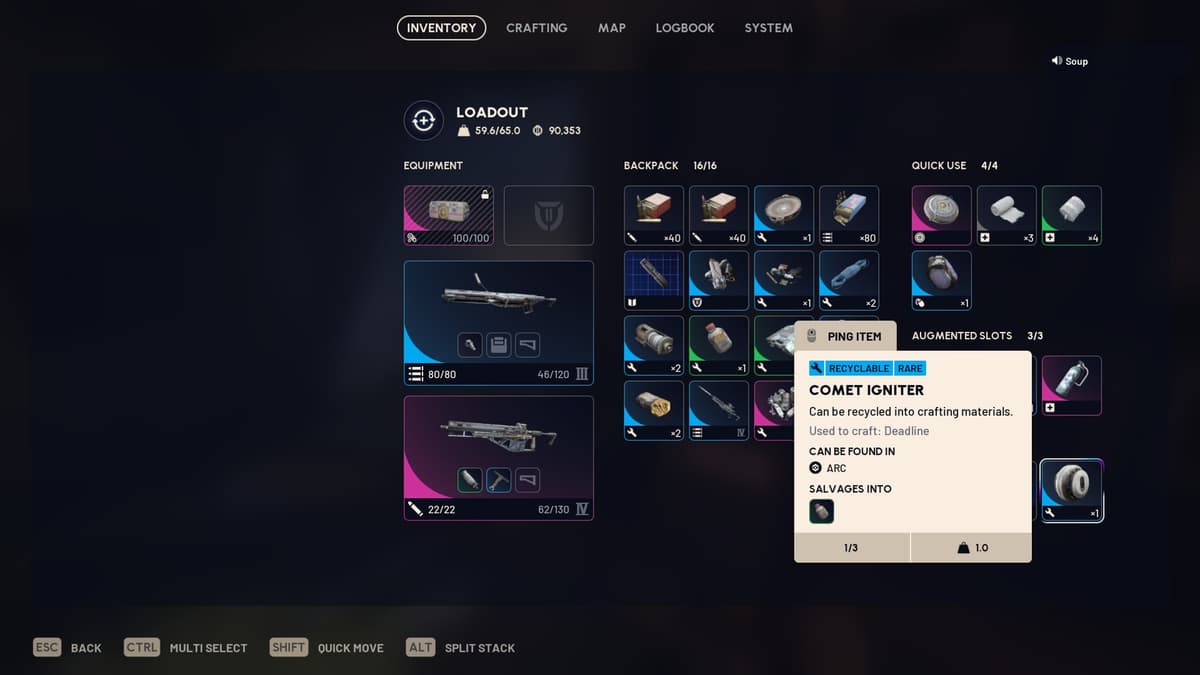Choose the green quick use stack of 4
Image resolution: width=1200 pixels, height=675 pixels.
coord(1071,215)
